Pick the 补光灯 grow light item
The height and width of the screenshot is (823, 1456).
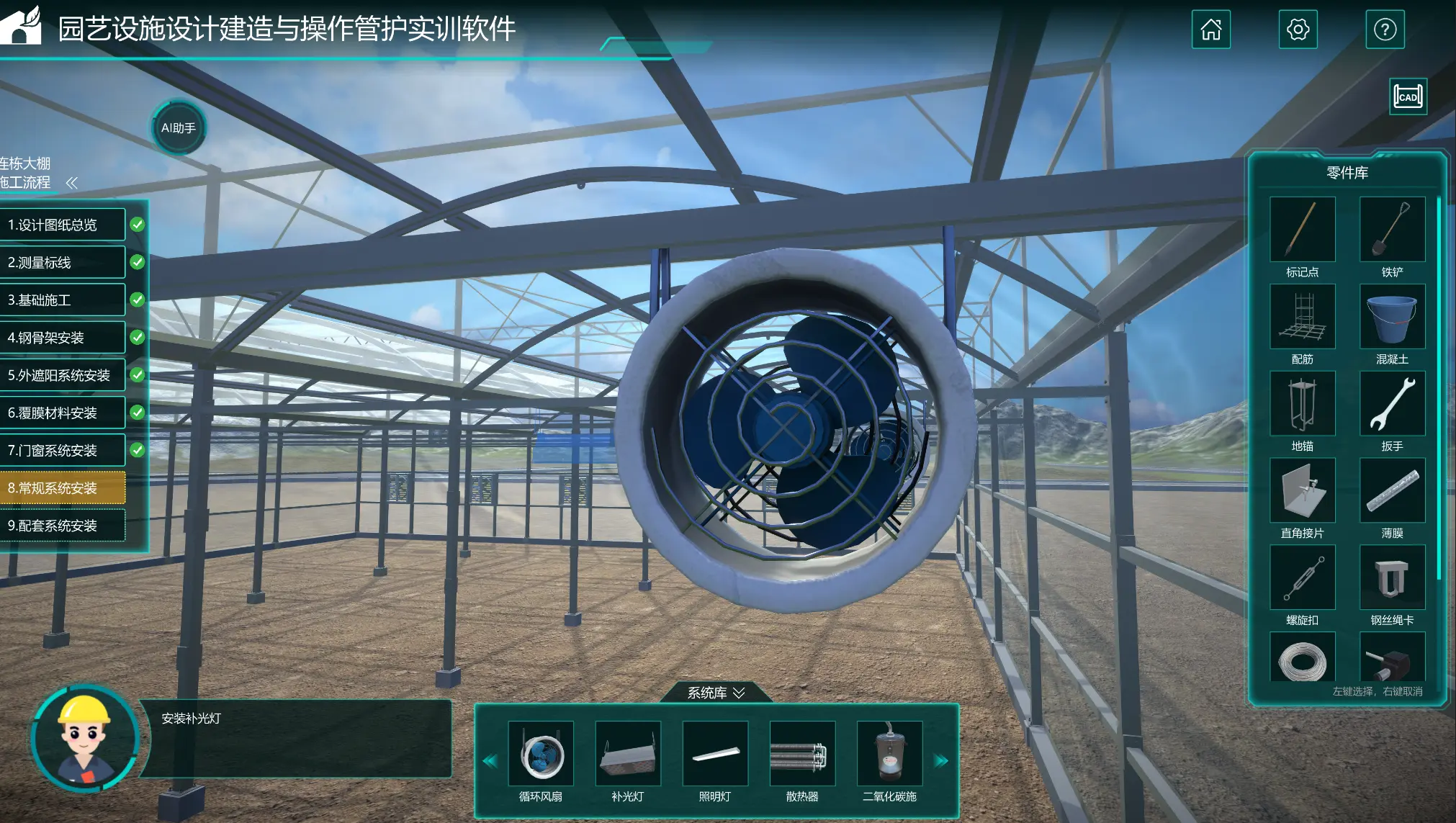coord(627,754)
